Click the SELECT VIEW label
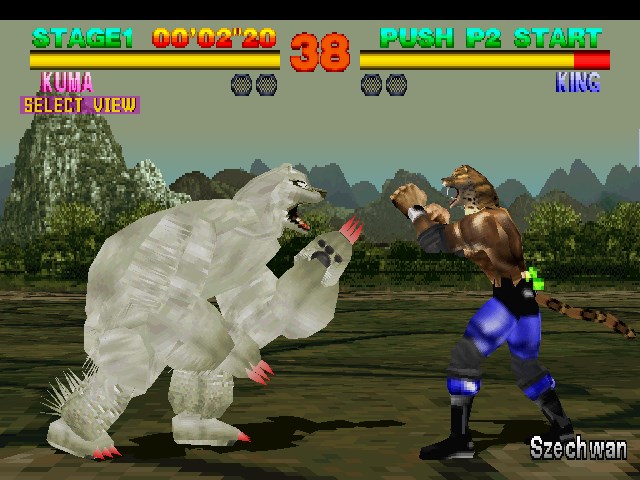Screen dimensions: 640x480 click(79, 105)
